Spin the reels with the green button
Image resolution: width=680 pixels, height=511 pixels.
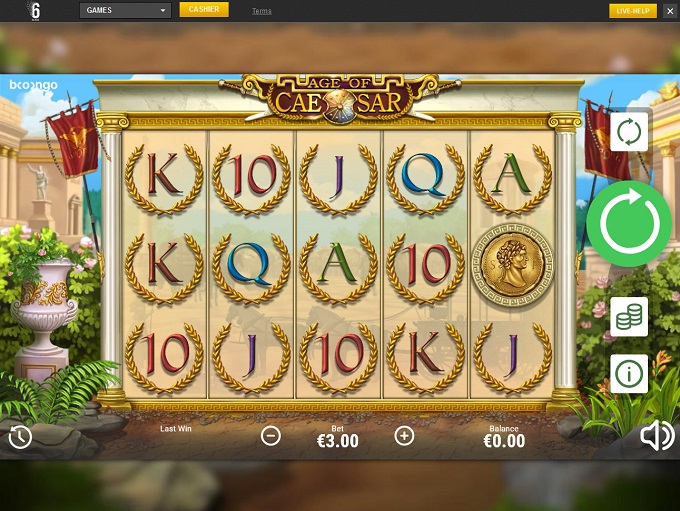629,223
